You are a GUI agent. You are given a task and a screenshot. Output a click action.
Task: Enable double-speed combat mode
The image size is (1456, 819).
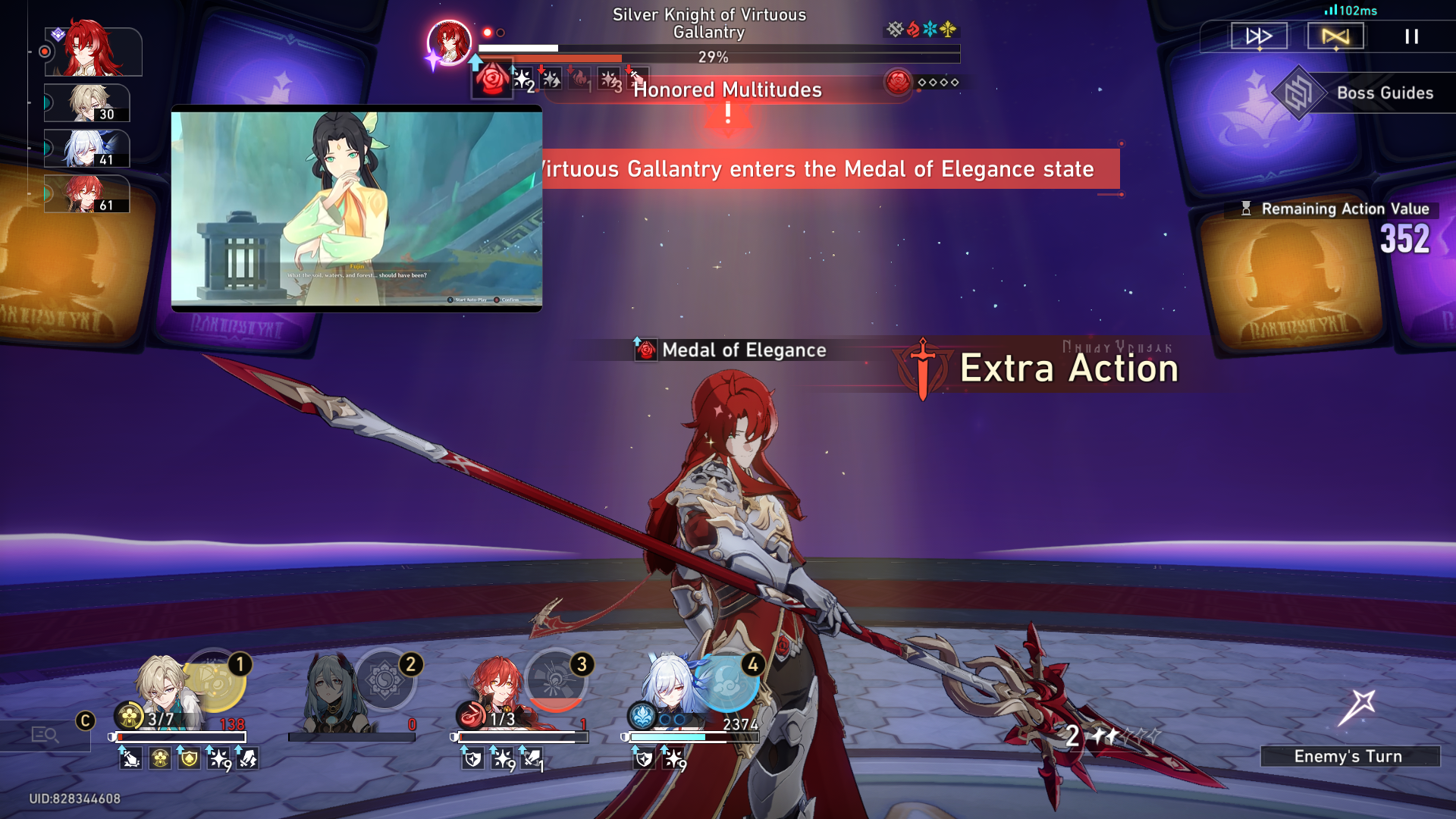[x=1257, y=36]
